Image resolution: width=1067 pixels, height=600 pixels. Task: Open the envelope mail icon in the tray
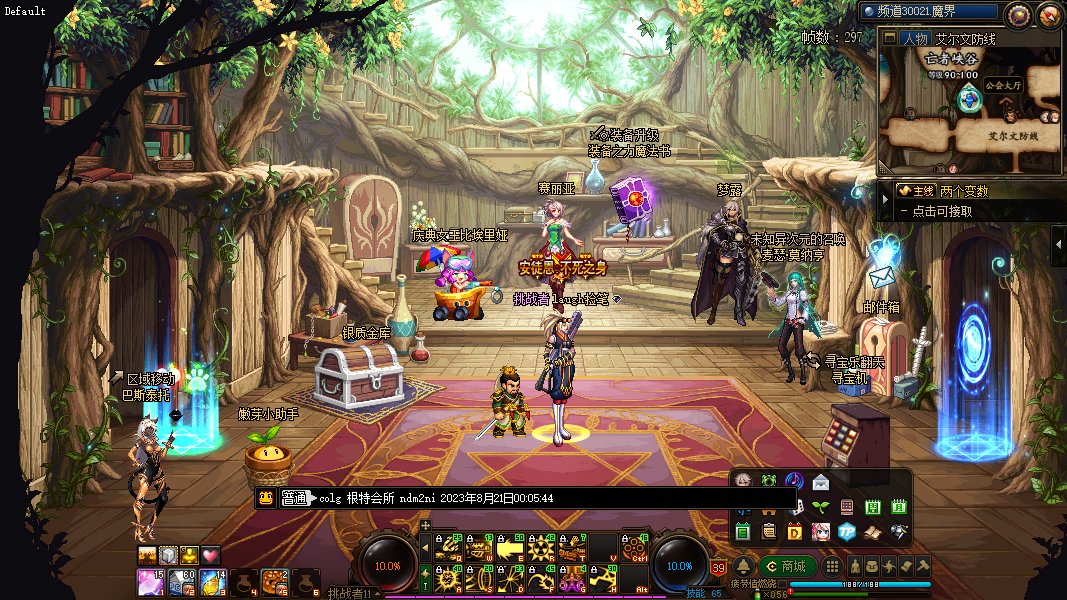click(x=821, y=481)
